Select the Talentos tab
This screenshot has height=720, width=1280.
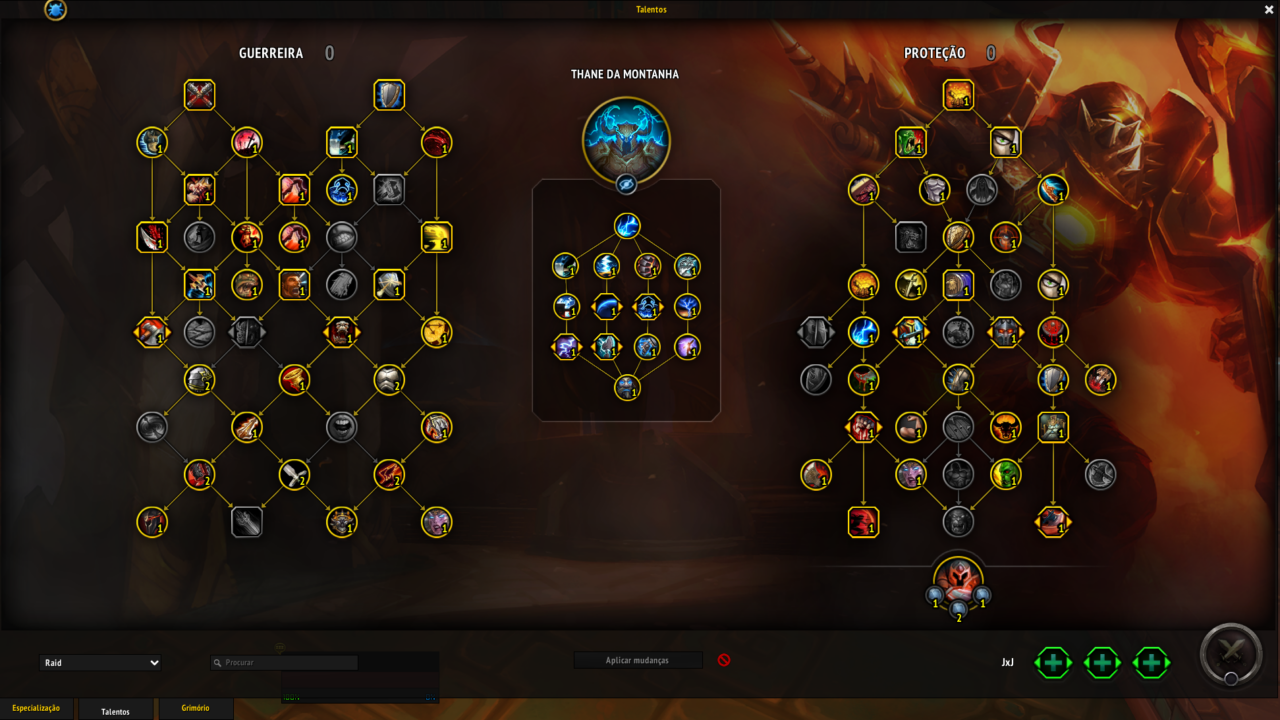click(x=115, y=711)
